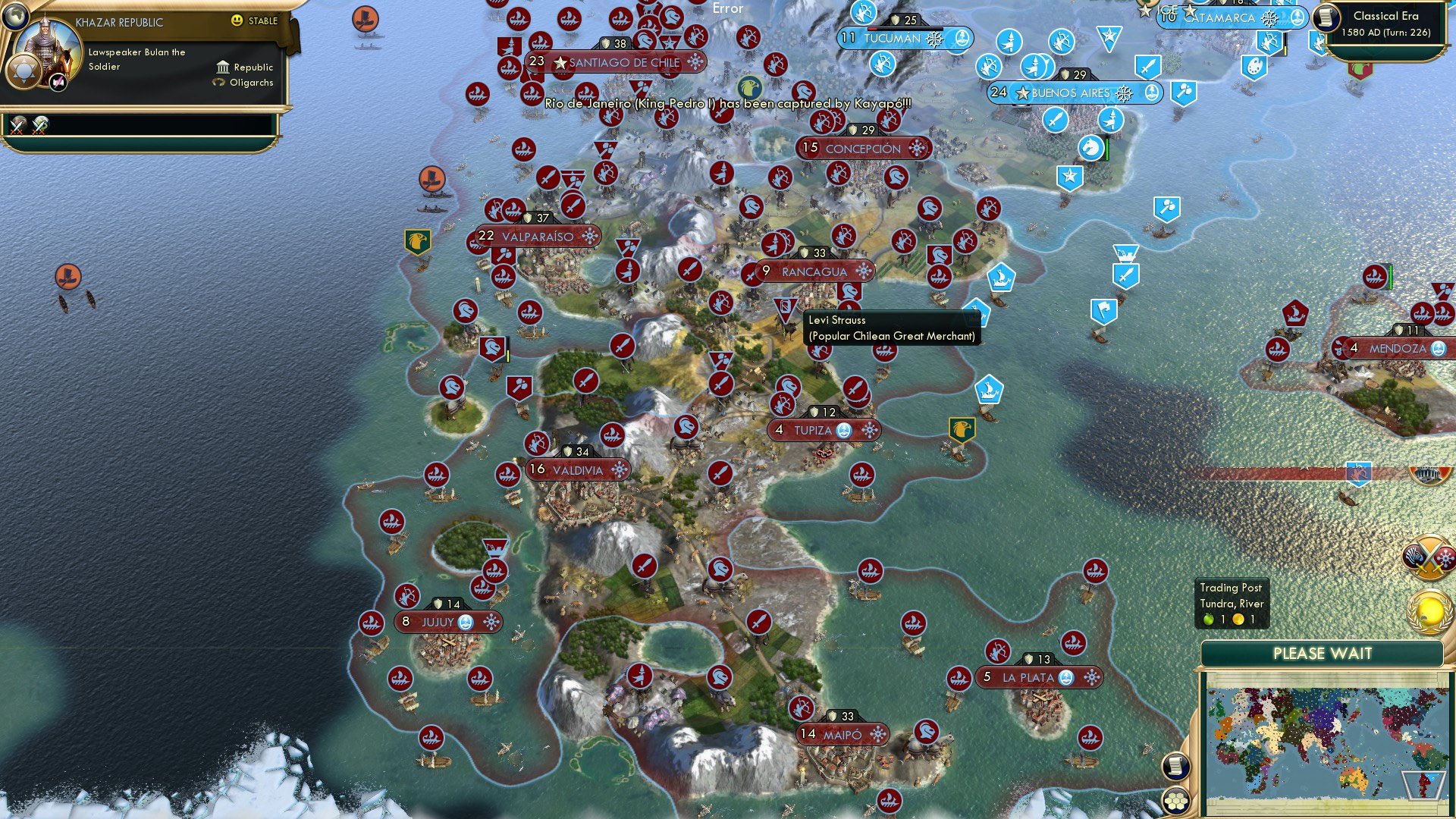The height and width of the screenshot is (819, 1456).
Task: Click the white view frame on the minimap
Action: pyautogui.click(x=1425, y=785)
